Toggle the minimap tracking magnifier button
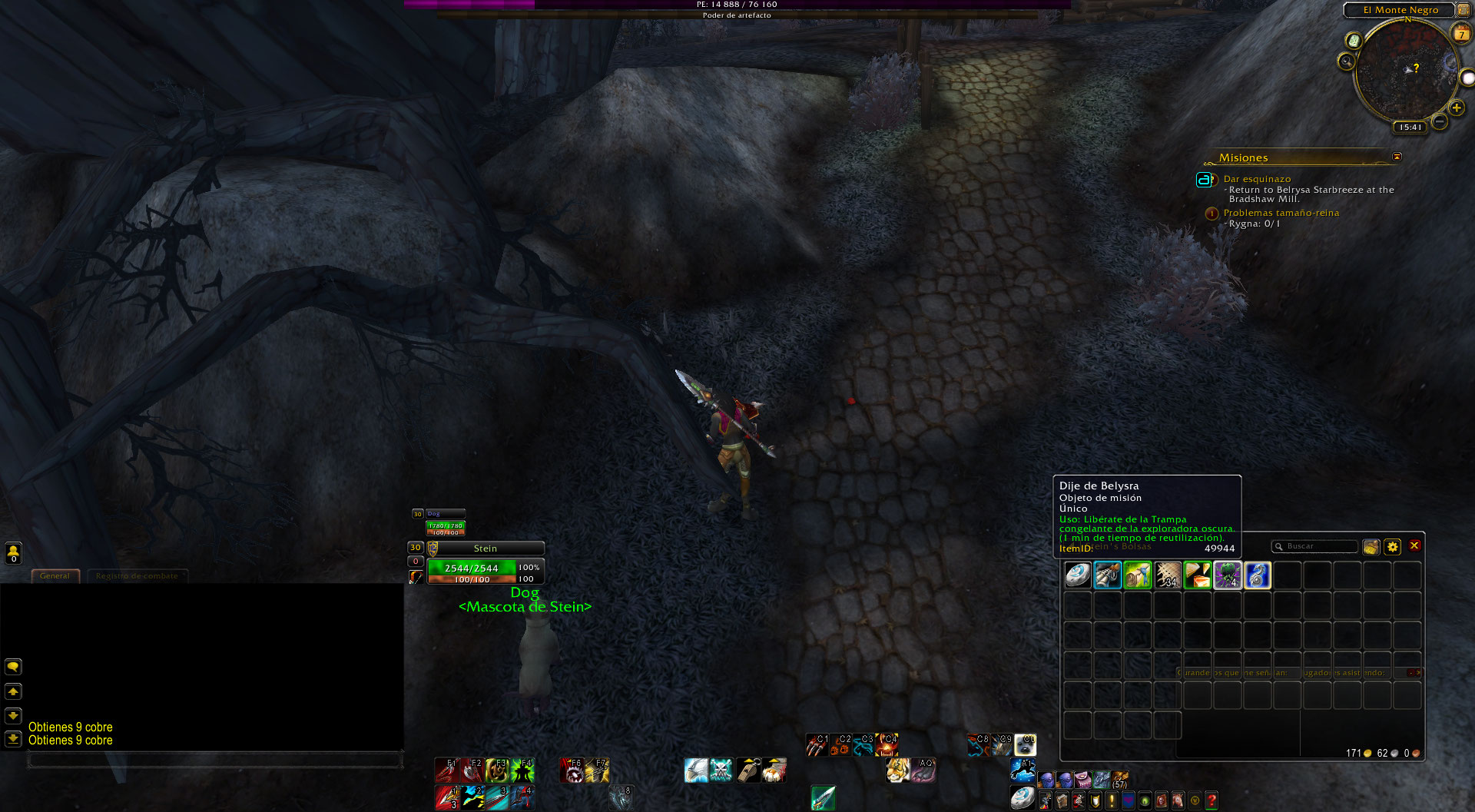The image size is (1475, 812). tap(1346, 61)
